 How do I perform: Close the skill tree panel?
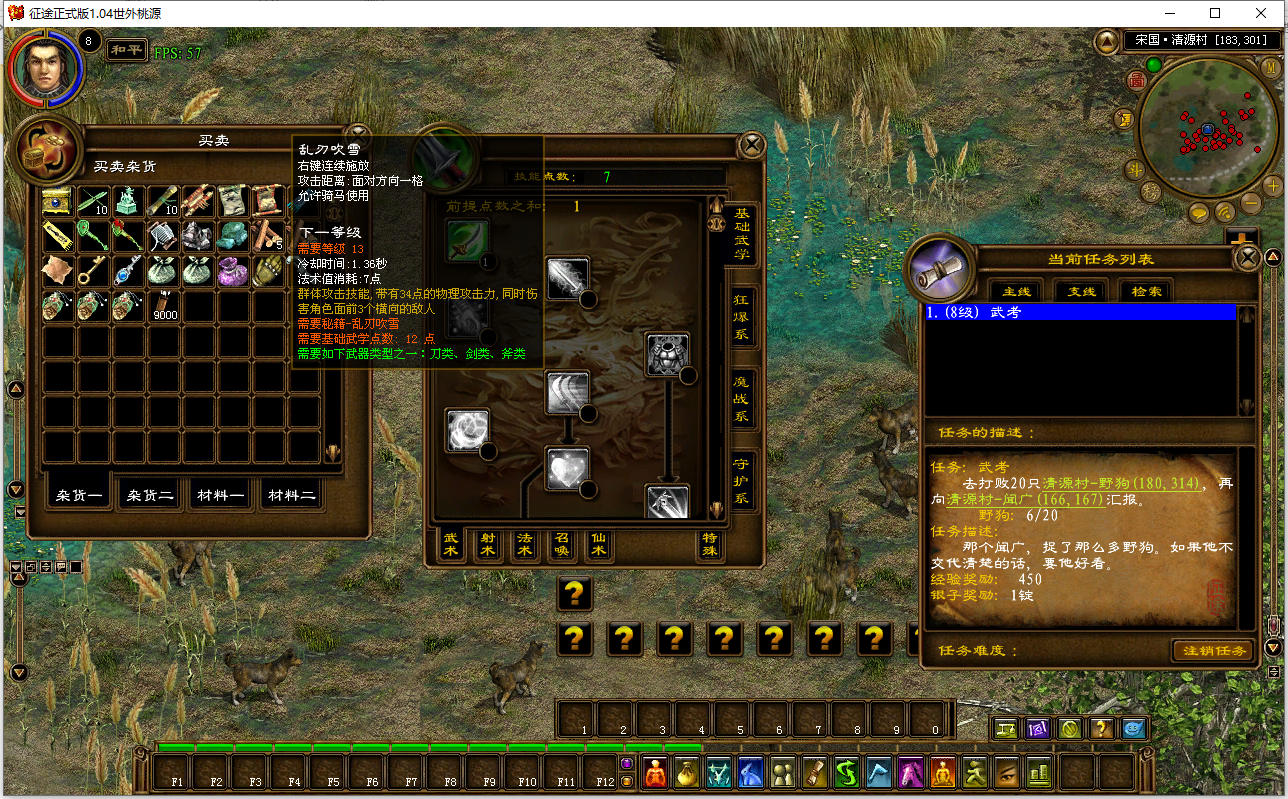pyautogui.click(x=751, y=146)
